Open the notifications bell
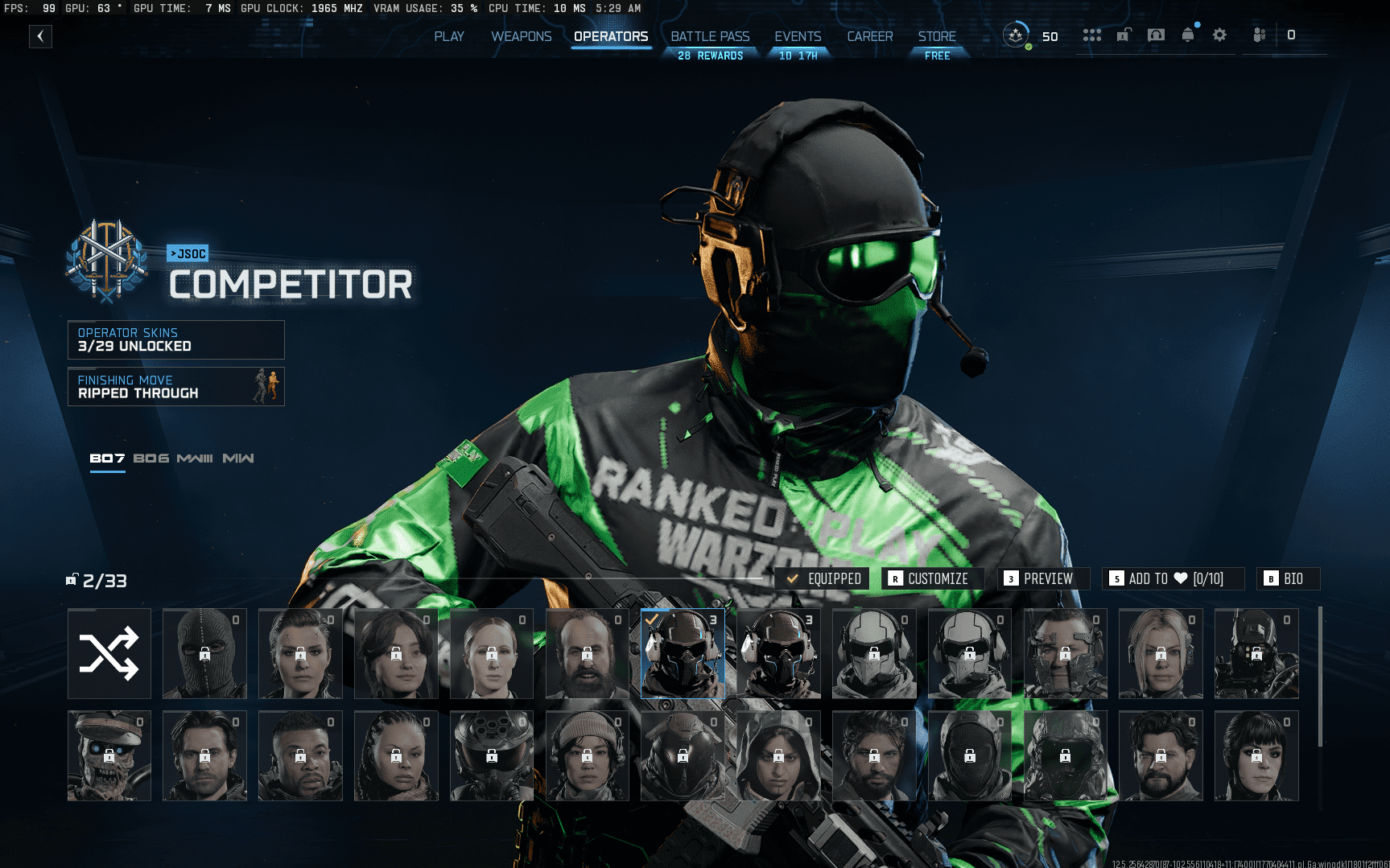The width and height of the screenshot is (1390, 868). (1188, 35)
